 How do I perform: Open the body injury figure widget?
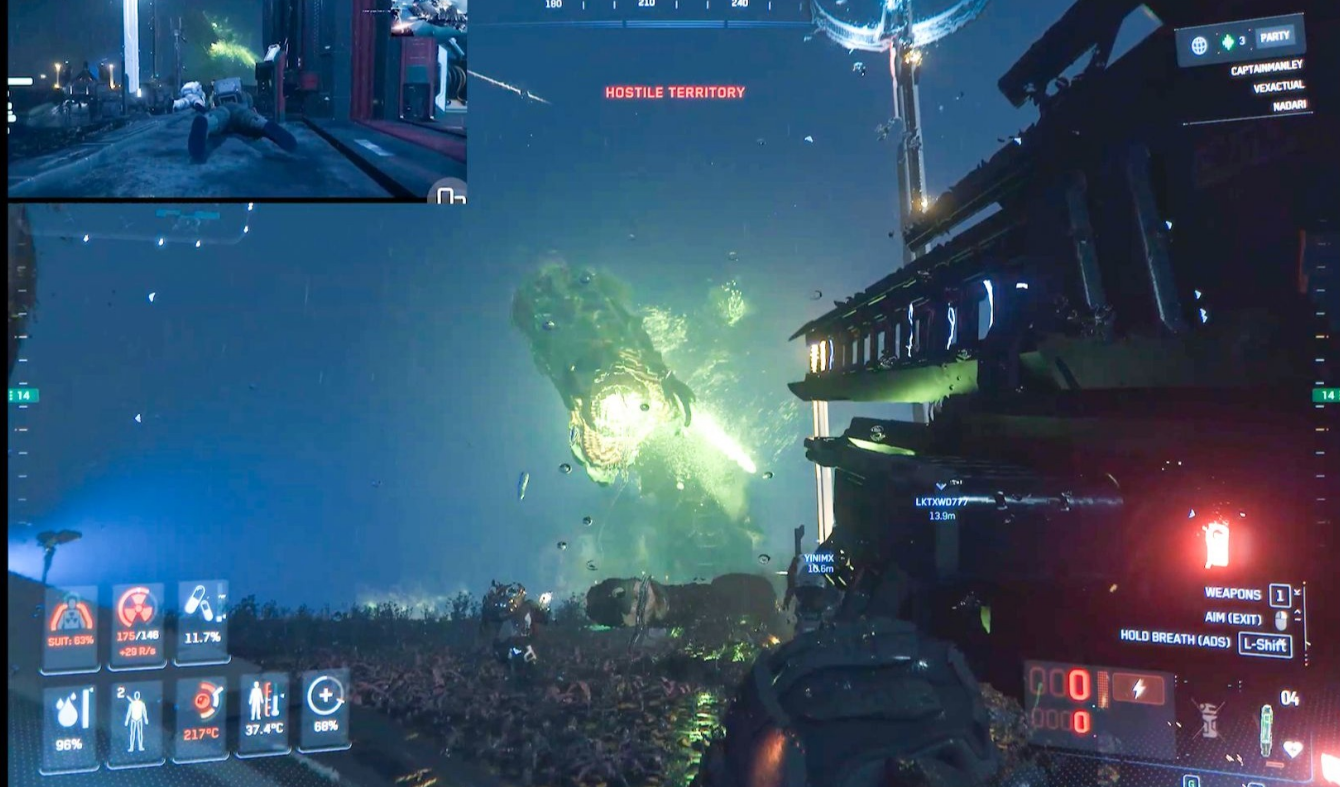tap(135, 722)
